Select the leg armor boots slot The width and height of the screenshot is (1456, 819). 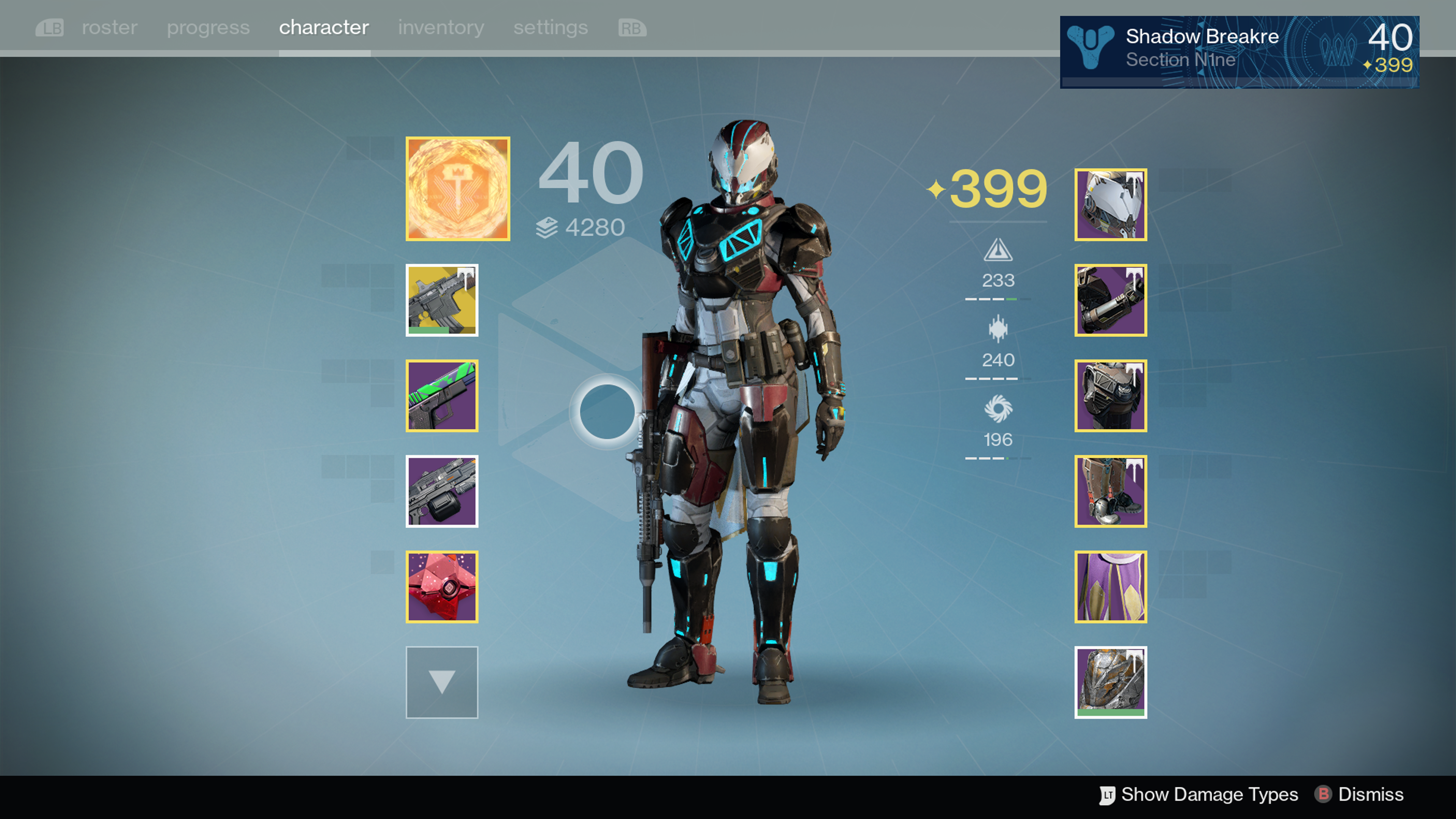1111,491
